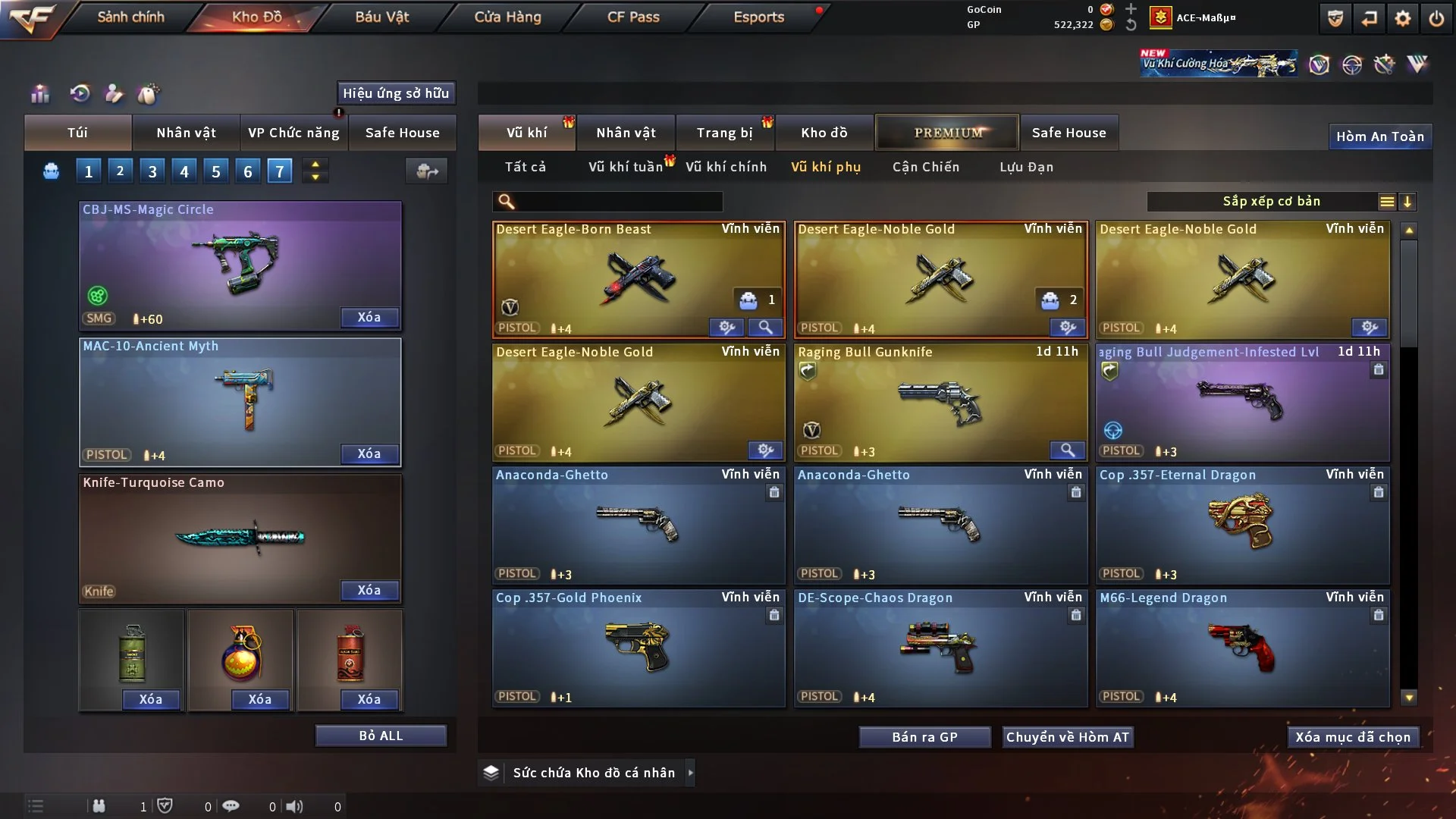Screen dimensions: 1456x819
Task: Select bag number 3
Action: (152, 171)
